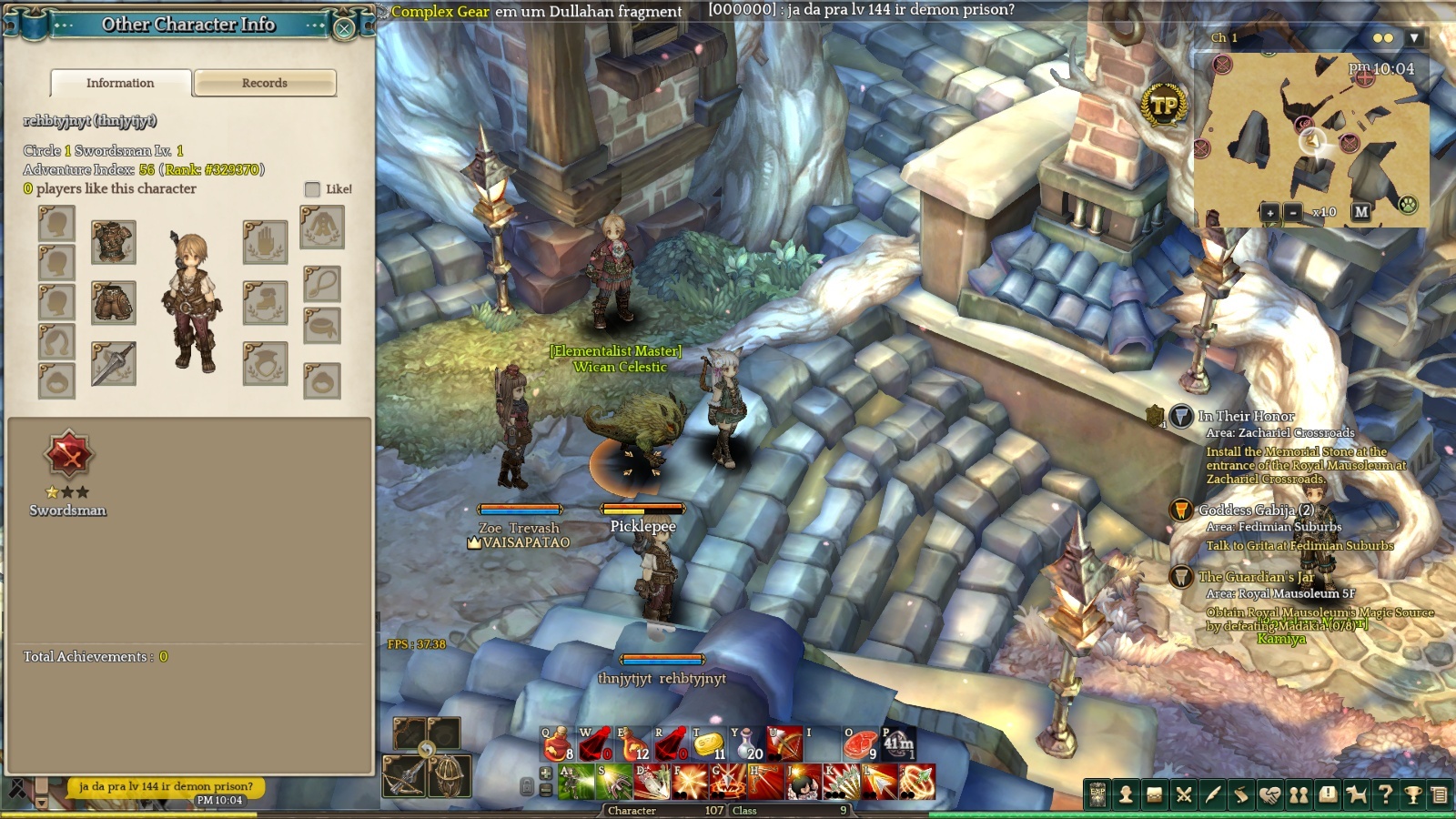Switch to the Records tab

click(265, 83)
